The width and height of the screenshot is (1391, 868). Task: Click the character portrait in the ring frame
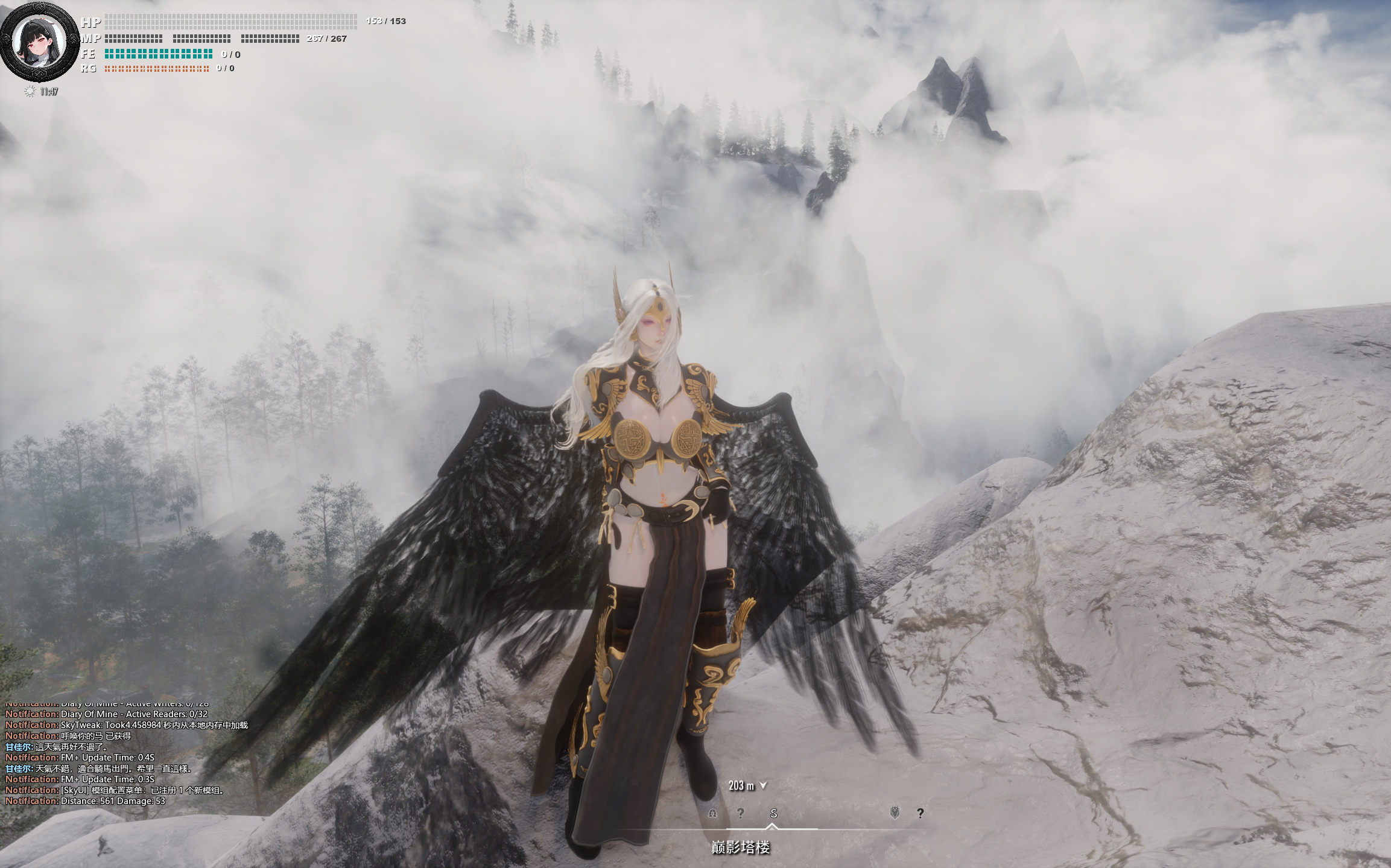tap(39, 41)
